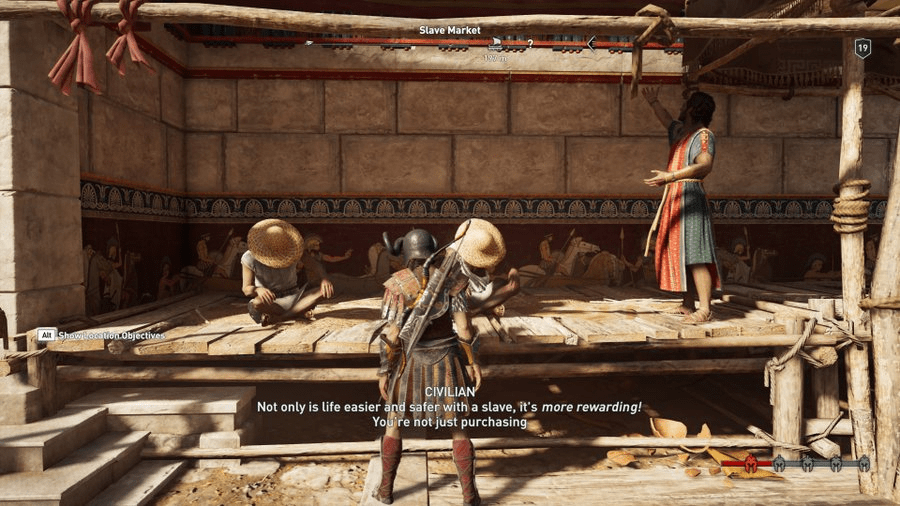Open the level 19 badge
The height and width of the screenshot is (506, 900).
point(862,47)
